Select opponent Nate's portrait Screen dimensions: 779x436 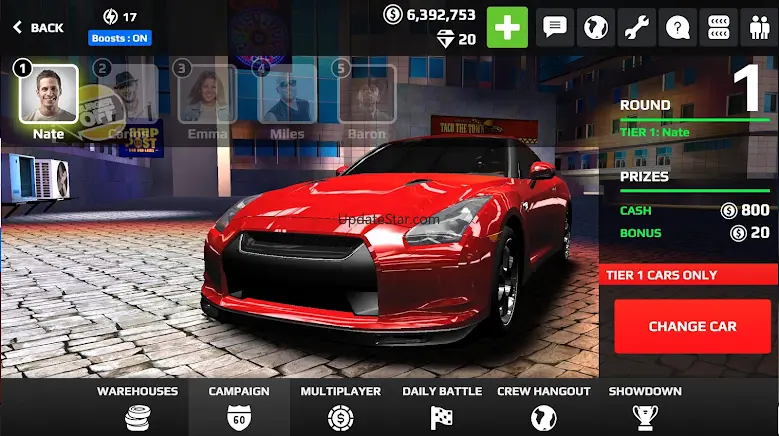(x=48, y=93)
